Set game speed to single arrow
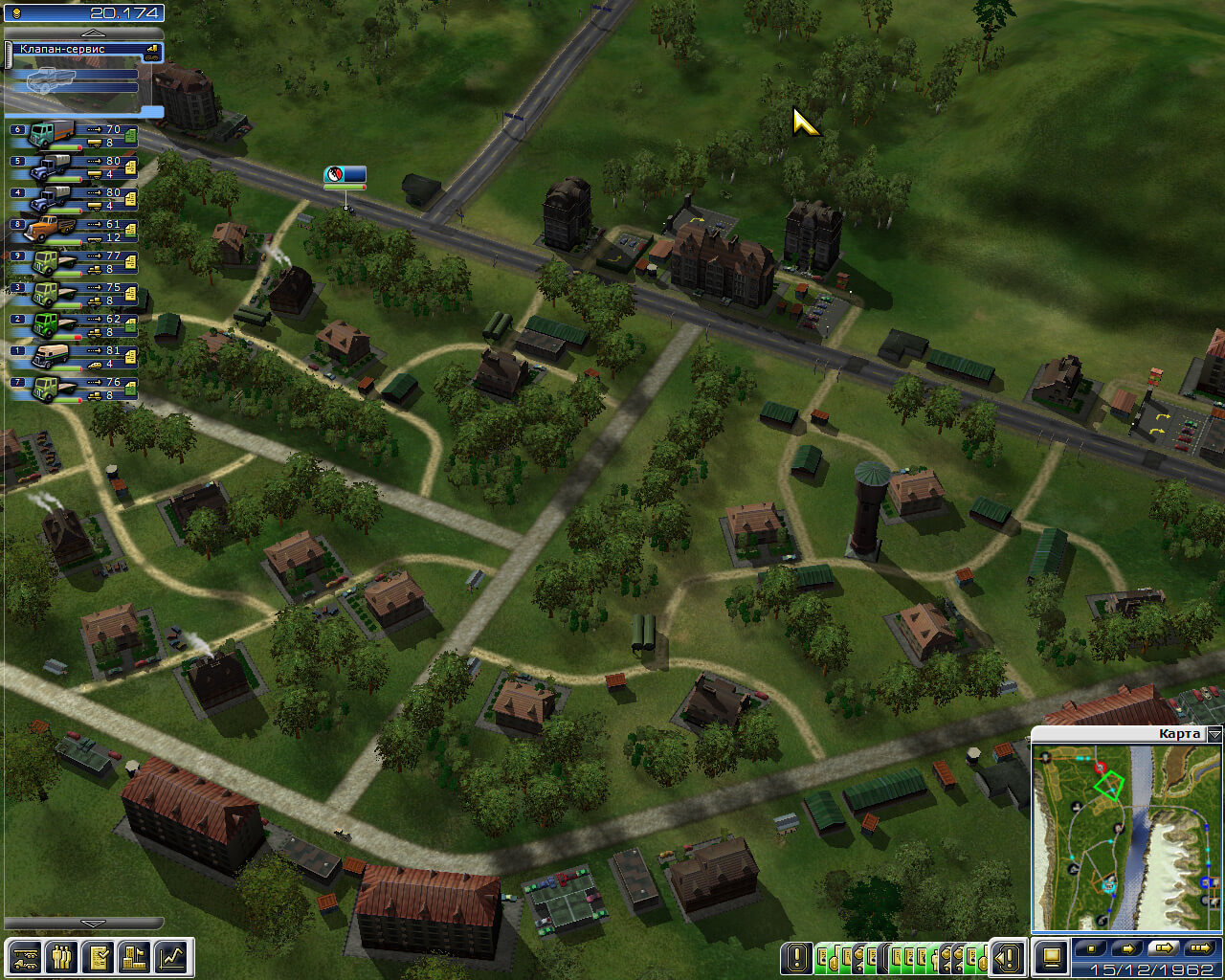 1127,948
